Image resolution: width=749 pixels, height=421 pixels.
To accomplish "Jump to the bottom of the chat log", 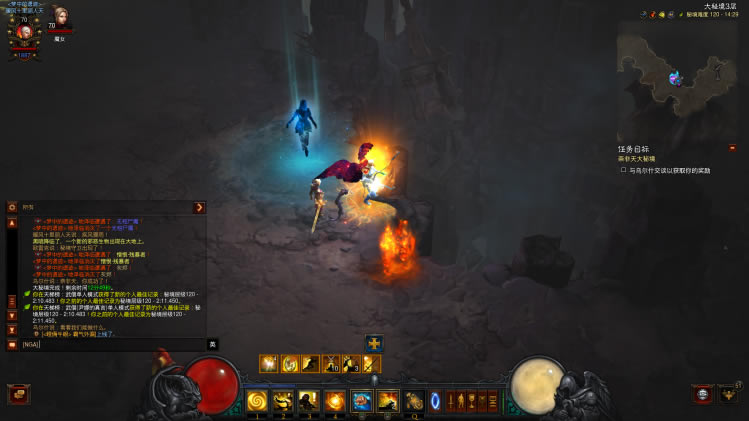I will pyautogui.click(x=12, y=330).
